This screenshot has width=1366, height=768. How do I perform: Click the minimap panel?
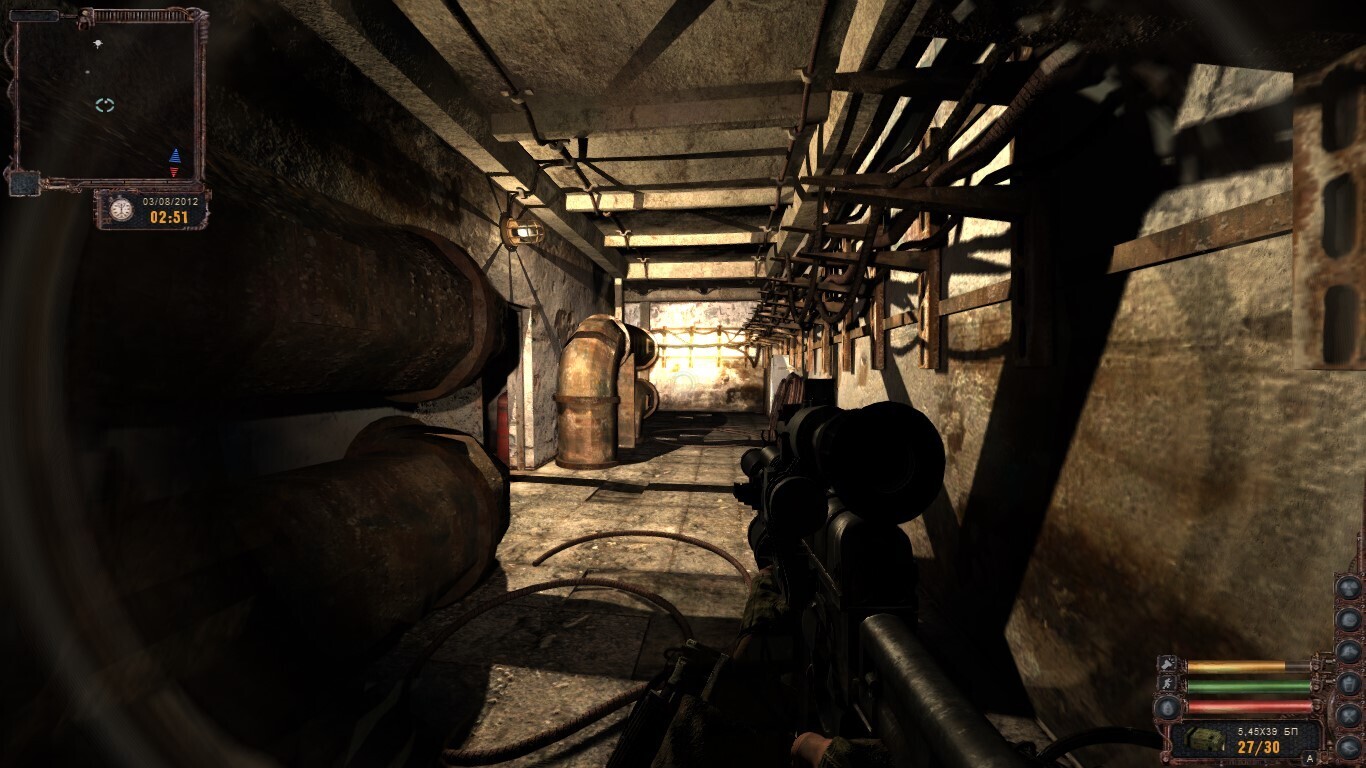[104, 98]
